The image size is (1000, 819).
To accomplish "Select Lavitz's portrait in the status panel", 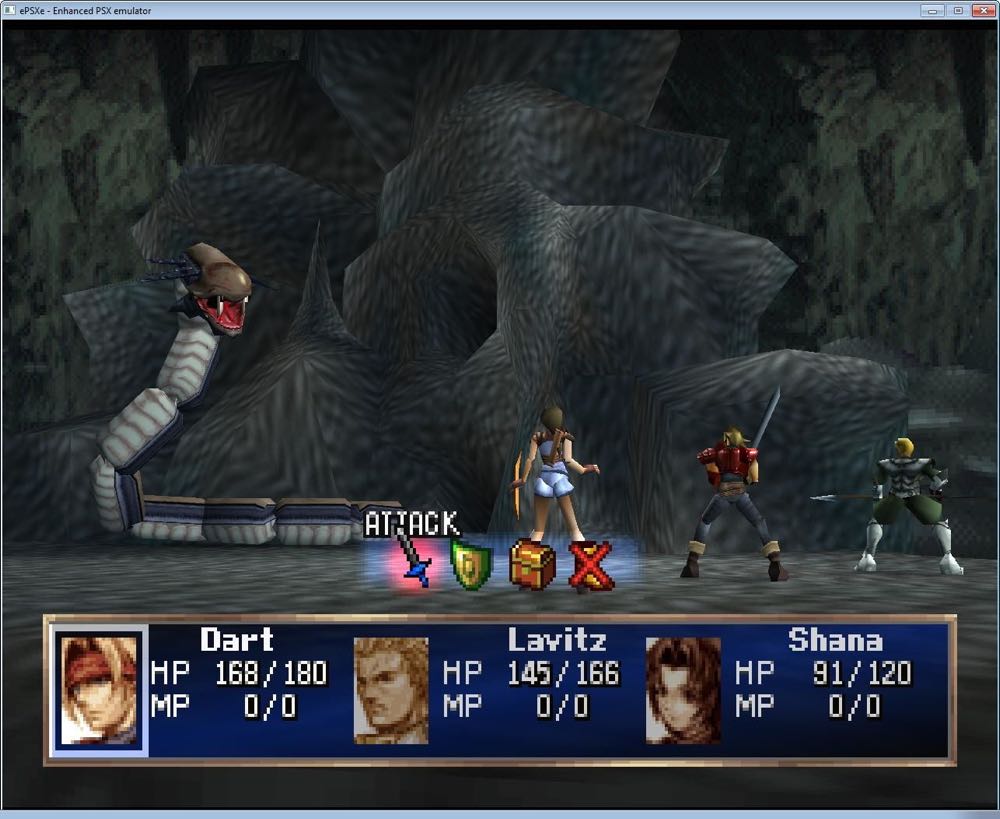I will [x=391, y=690].
